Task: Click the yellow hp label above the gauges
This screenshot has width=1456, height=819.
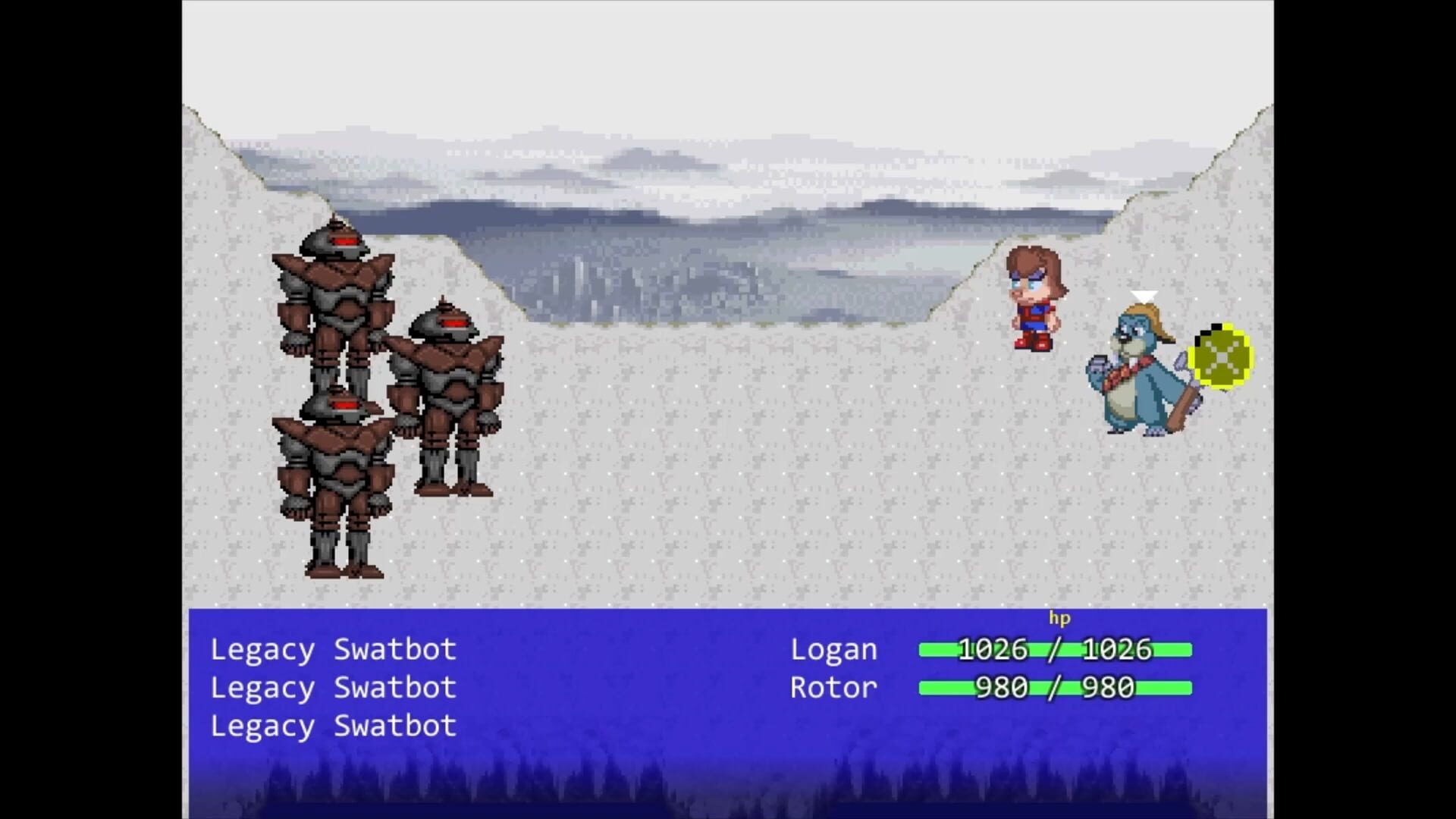Action: [x=1060, y=619]
